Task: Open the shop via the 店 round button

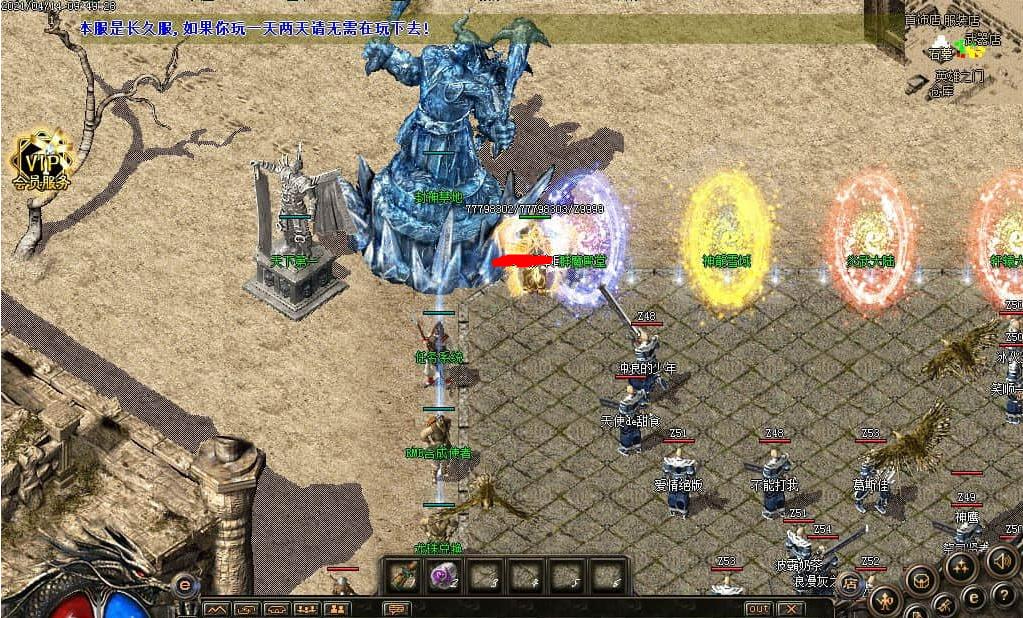Action: [850, 583]
